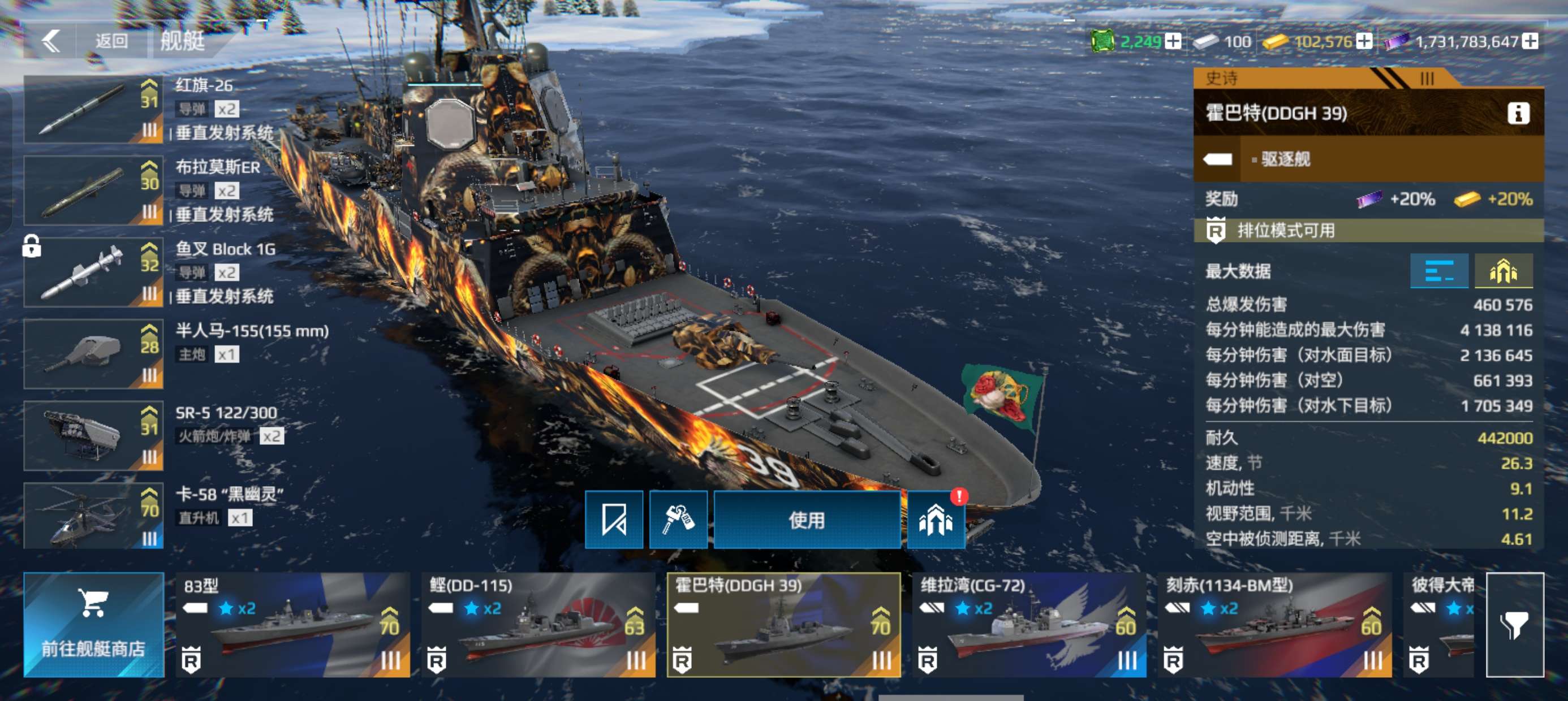Pick the 刻赤(1134-БМ型) ship card
Screen dimensions: 1568x701
(1274, 625)
